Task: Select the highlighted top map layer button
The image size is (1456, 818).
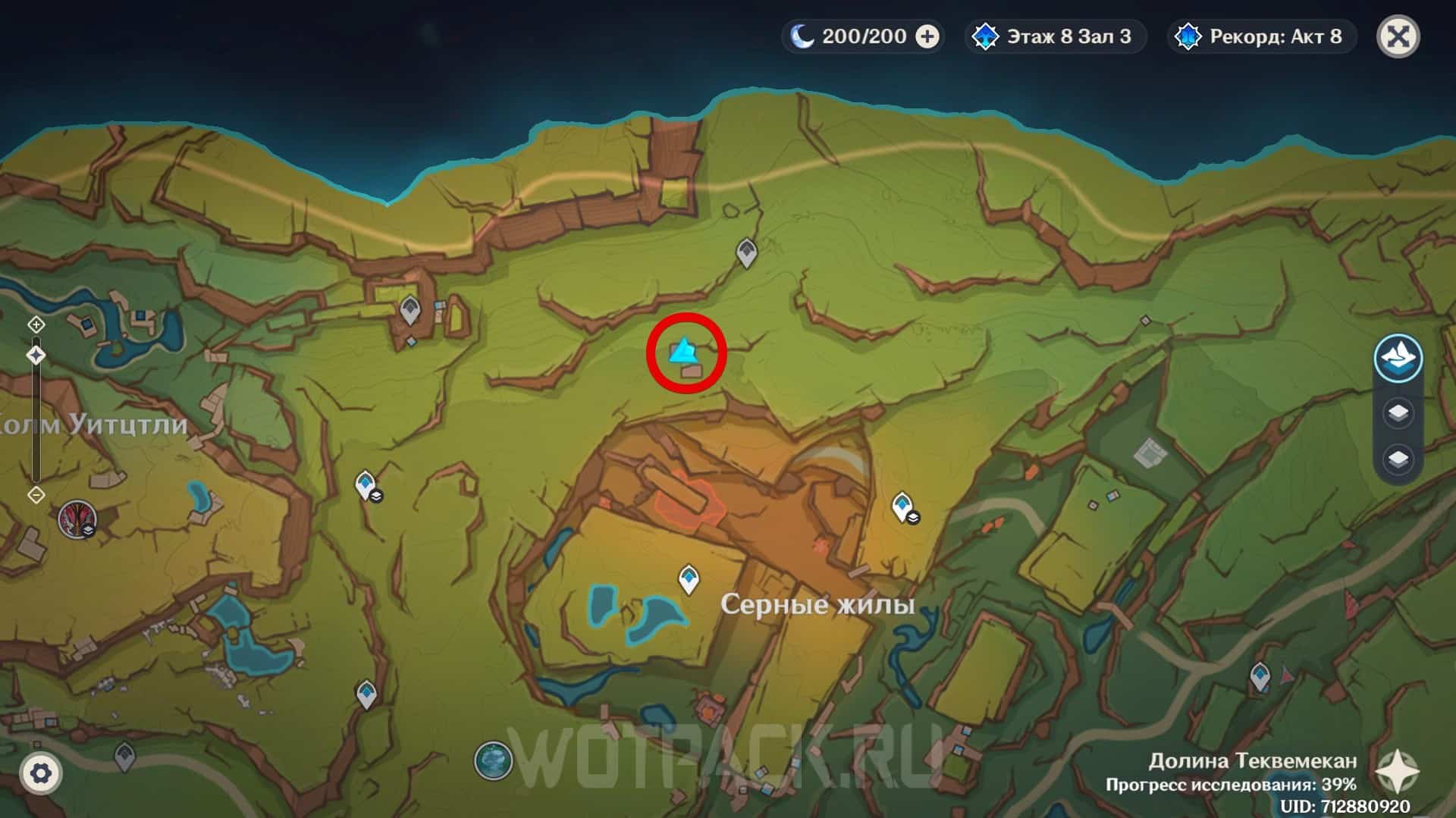Action: 1398,358
